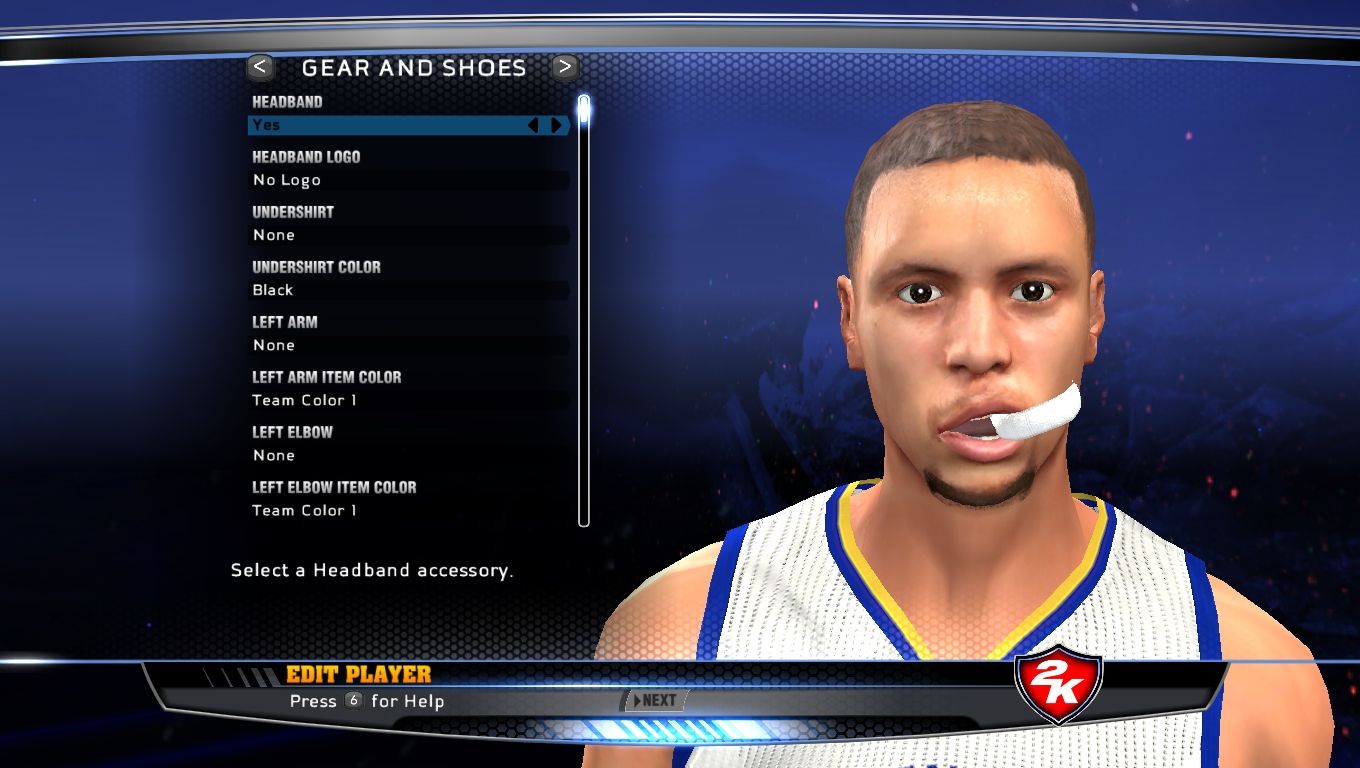Click the gear list scrollbar
This screenshot has height=768, width=1360.
point(584,310)
